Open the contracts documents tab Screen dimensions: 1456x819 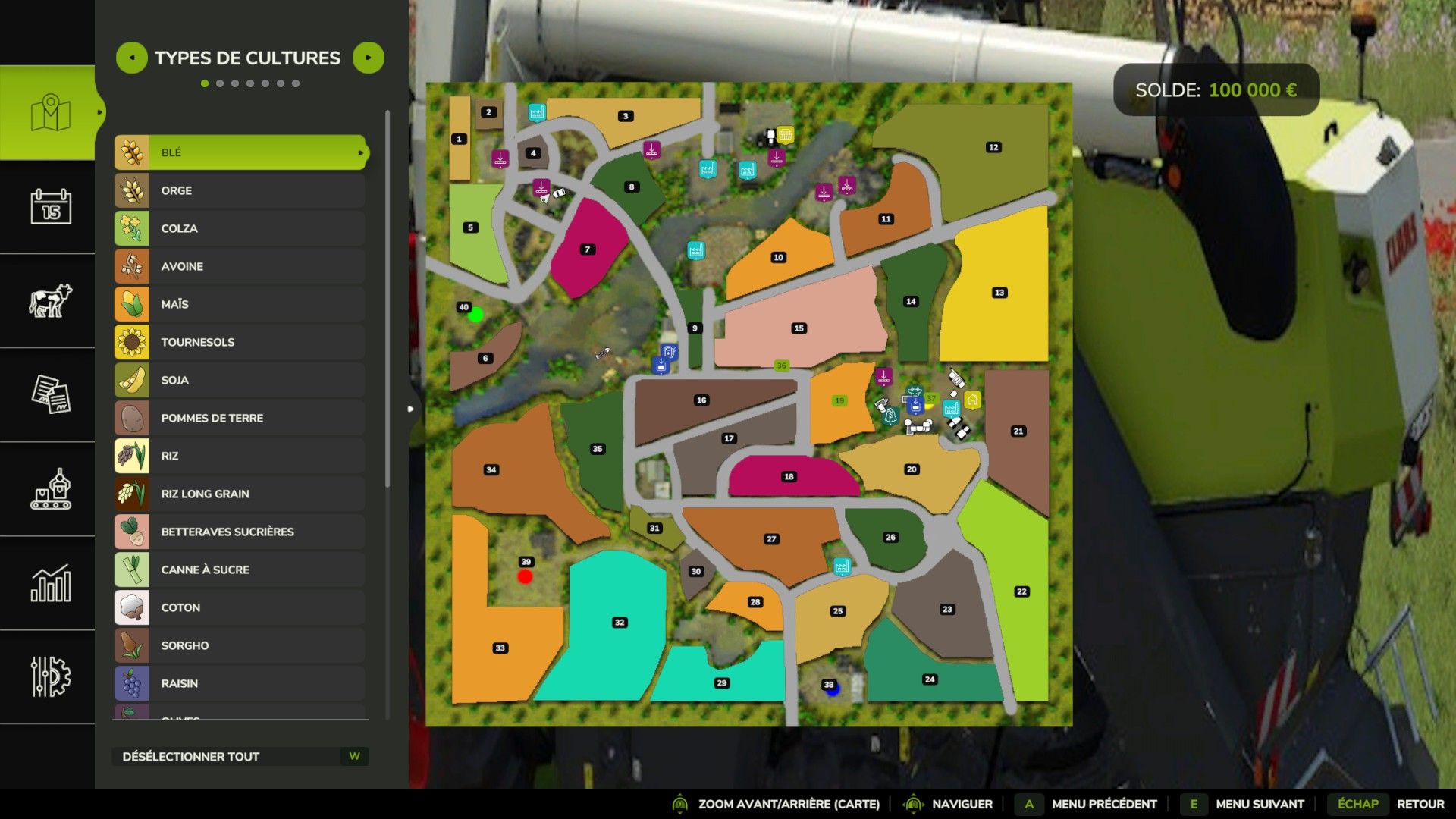[x=50, y=394]
